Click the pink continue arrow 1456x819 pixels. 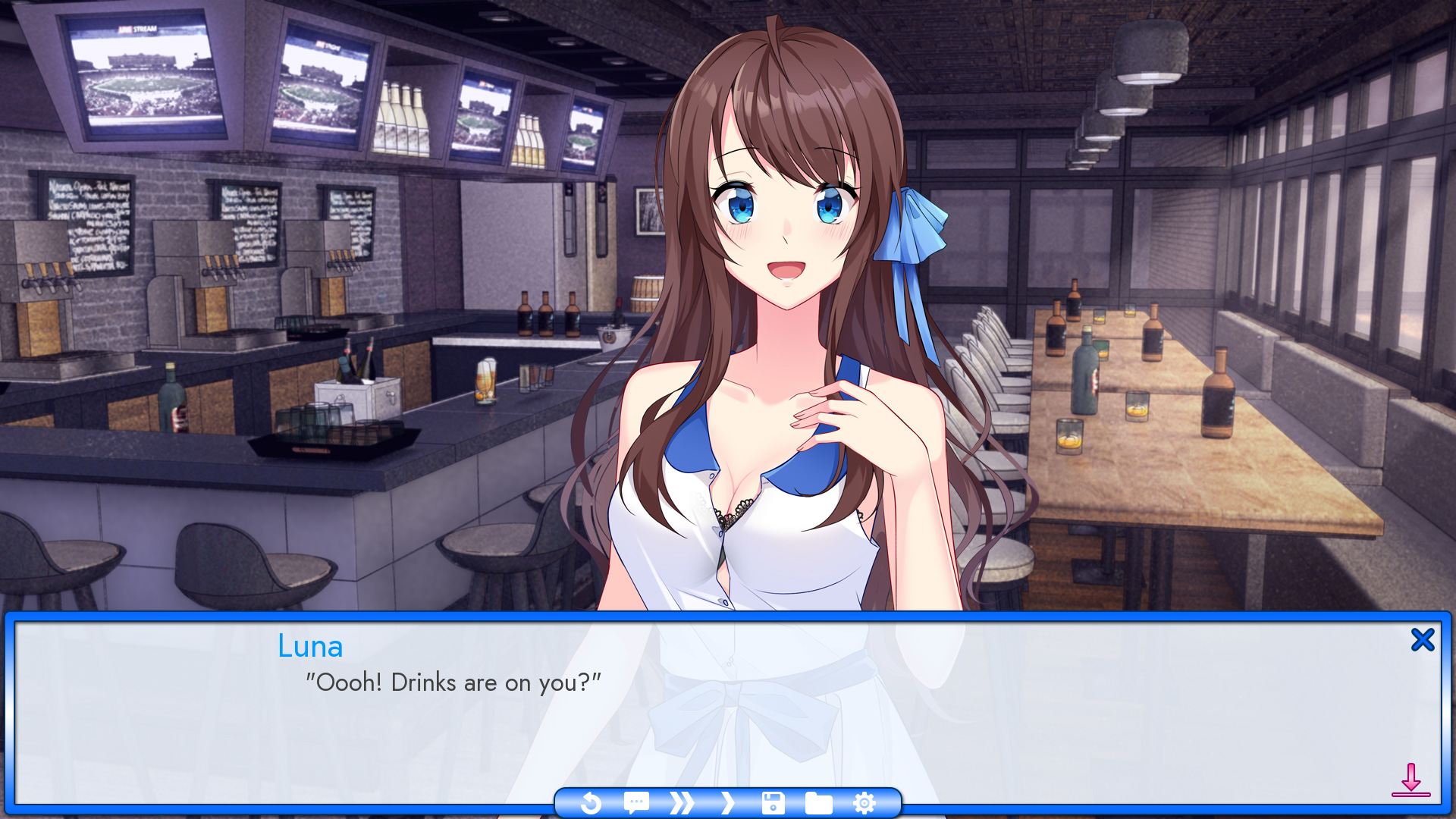pos(1412,779)
